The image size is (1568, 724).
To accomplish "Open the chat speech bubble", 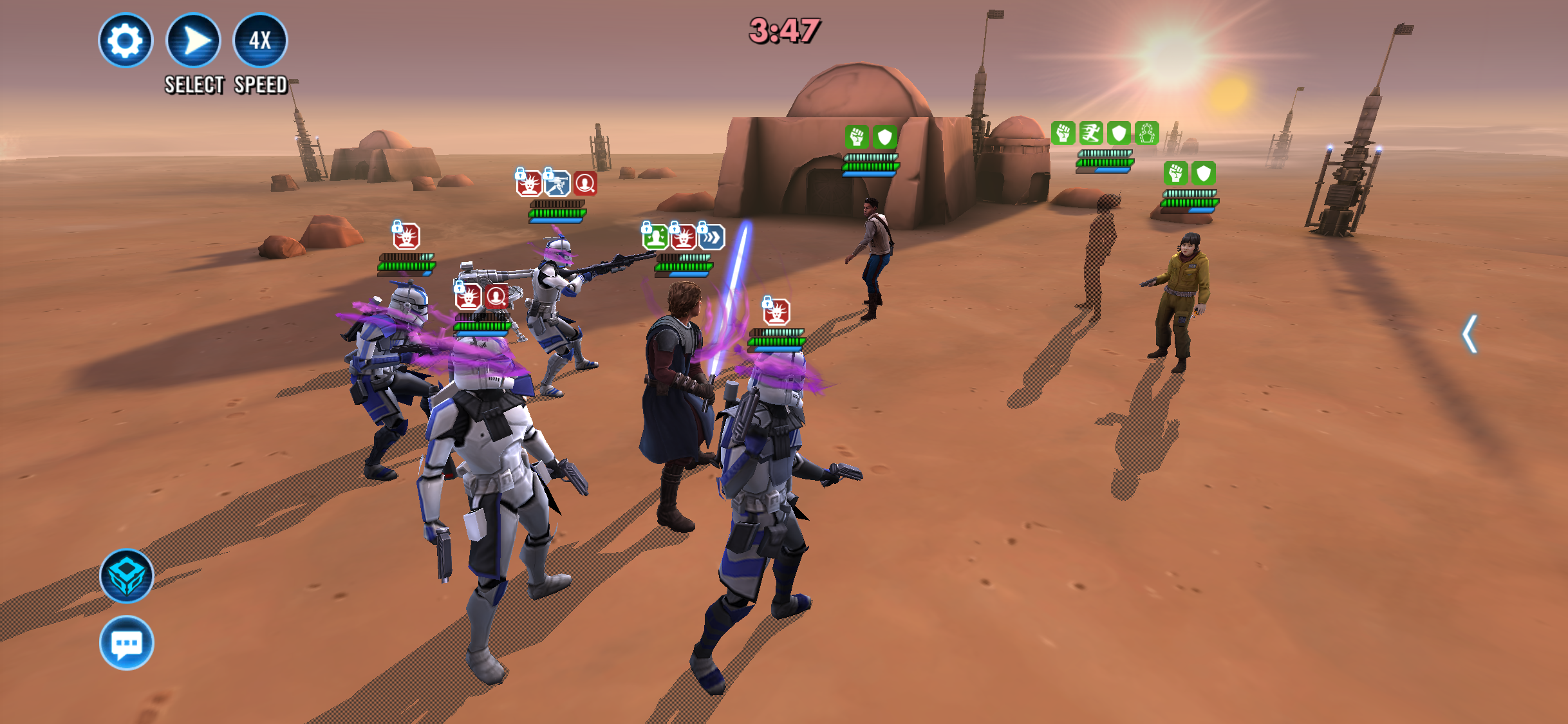I will click(x=127, y=643).
